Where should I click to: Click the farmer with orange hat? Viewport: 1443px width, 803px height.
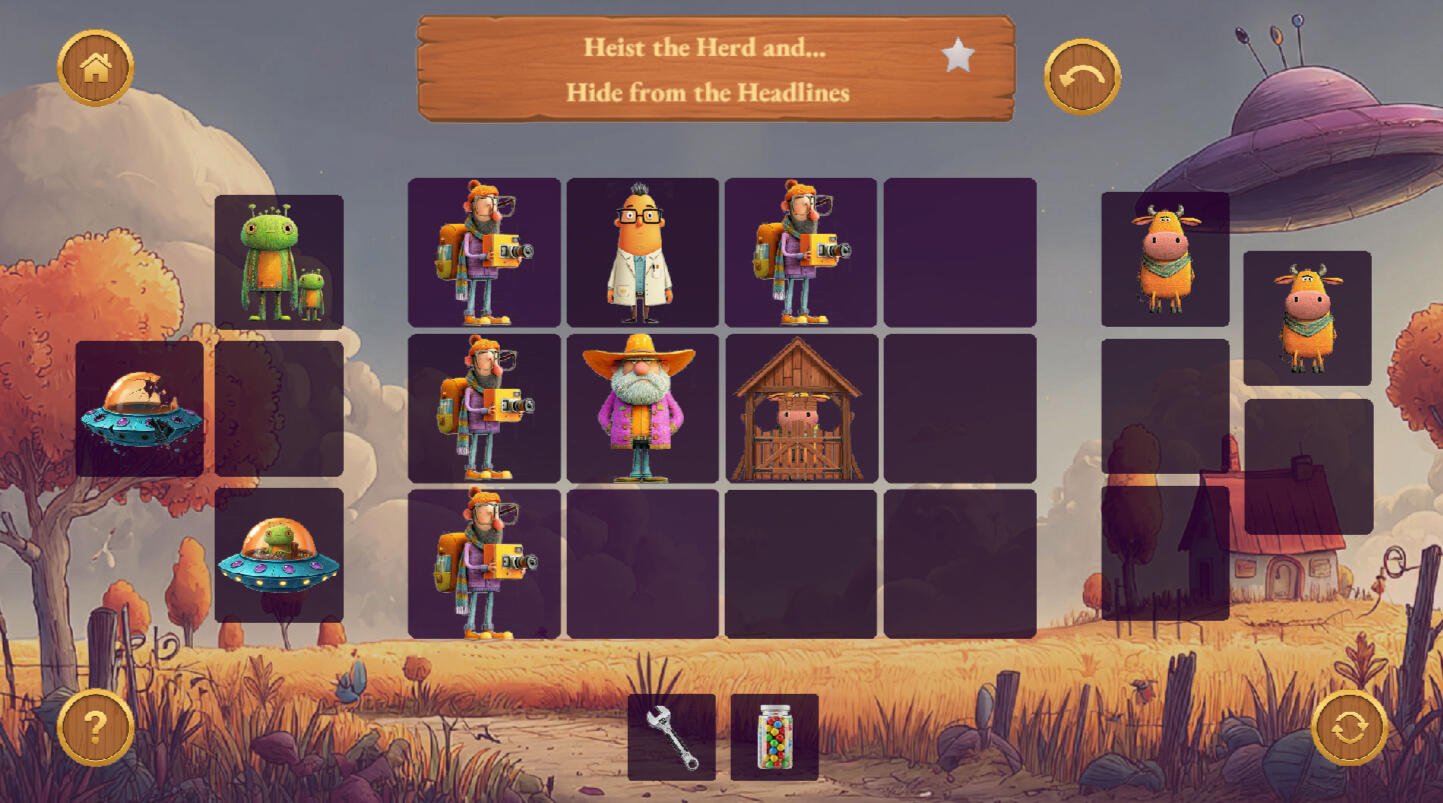click(642, 408)
